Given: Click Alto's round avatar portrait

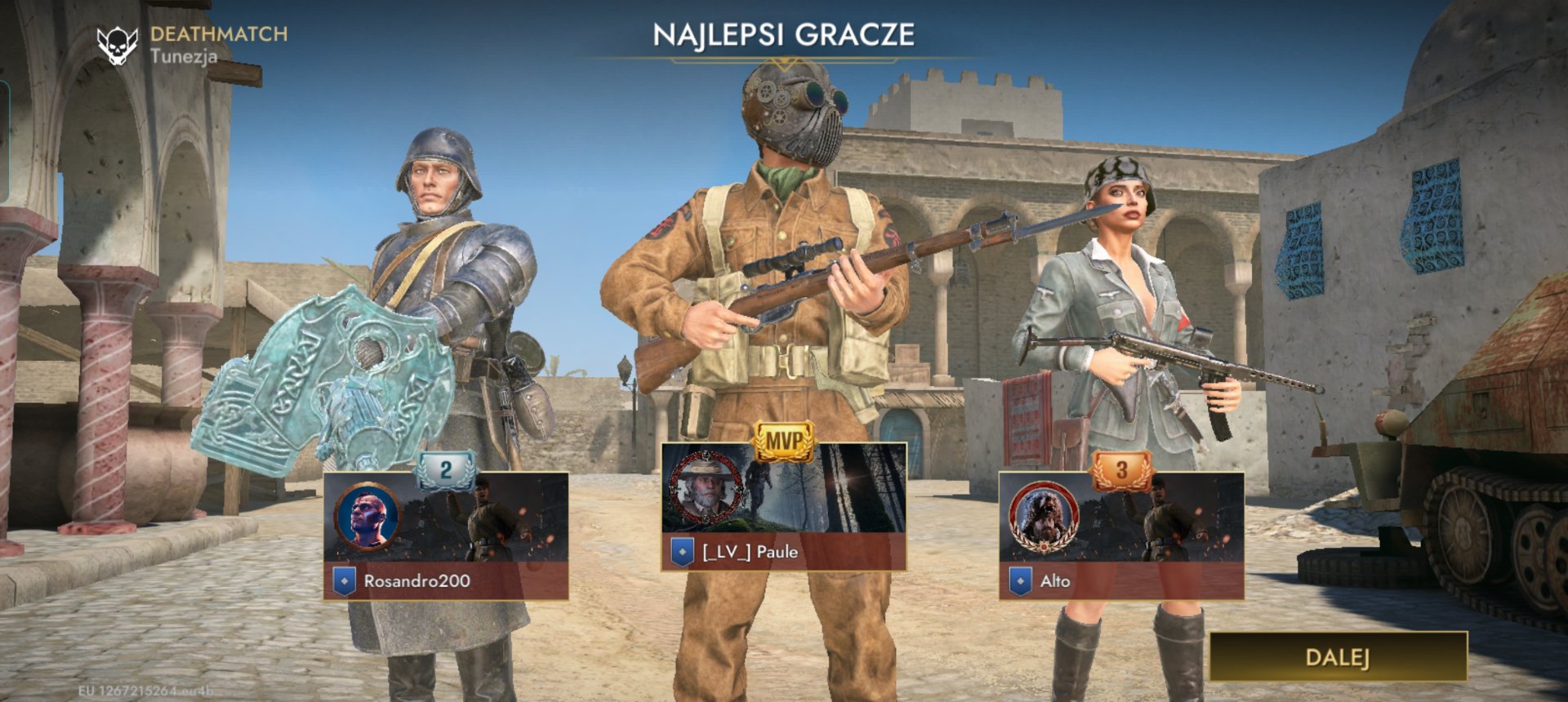Looking at the screenshot, I should pos(1042,518).
